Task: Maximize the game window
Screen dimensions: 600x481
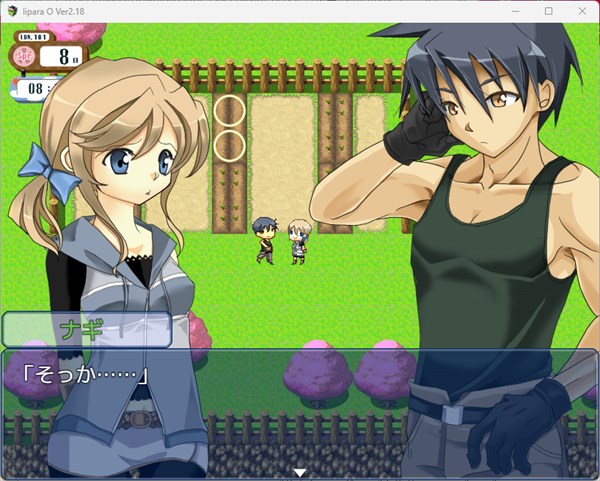Action: 548,11
